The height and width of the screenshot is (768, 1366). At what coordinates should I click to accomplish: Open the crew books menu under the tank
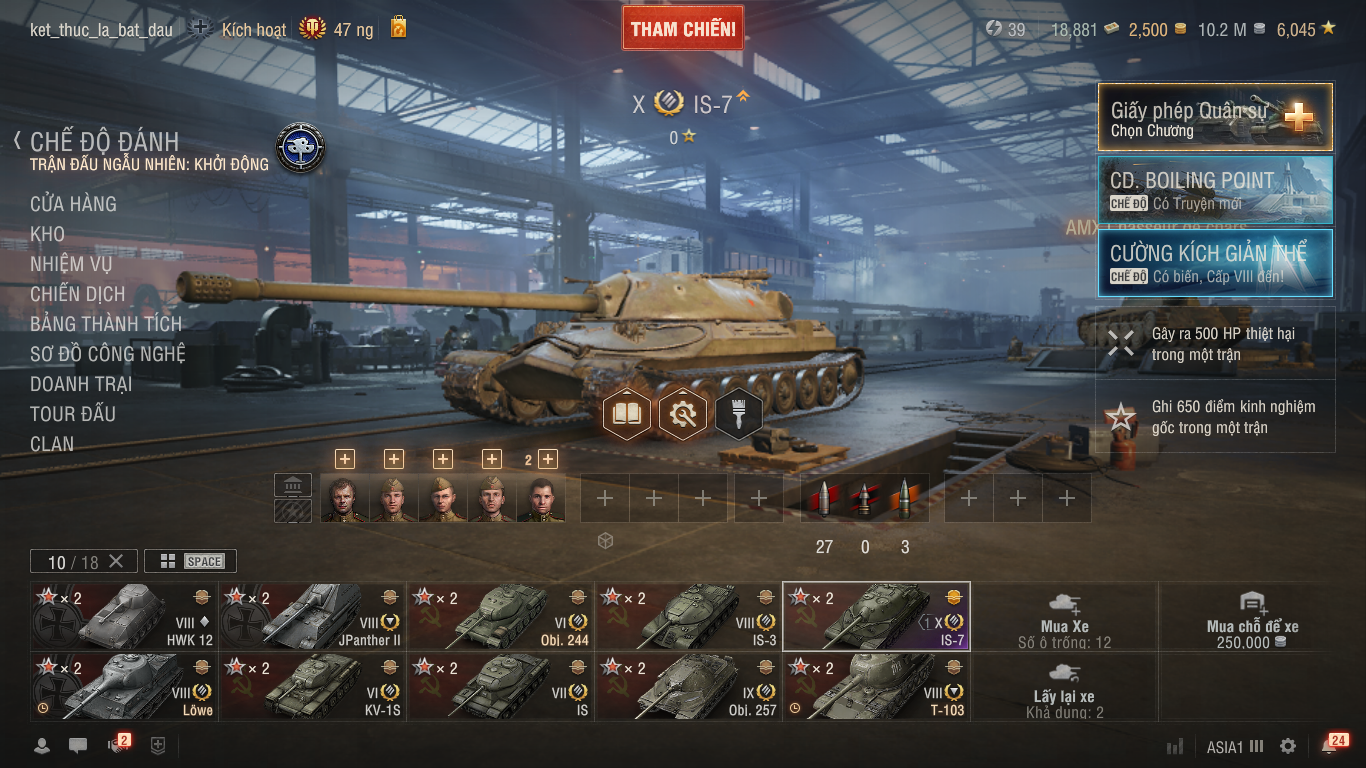tap(628, 412)
